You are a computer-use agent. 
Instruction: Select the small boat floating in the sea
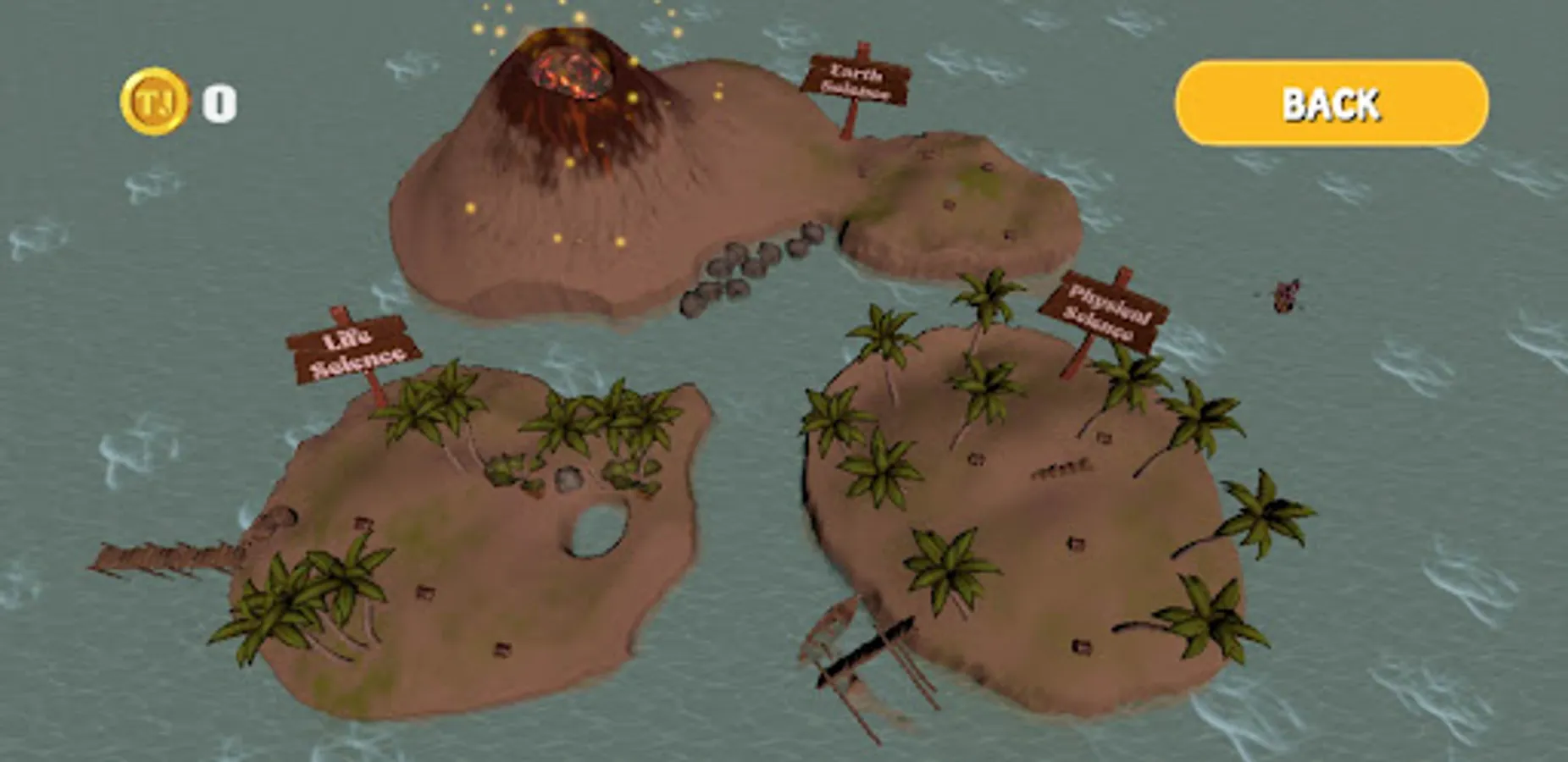point(1284,294)
